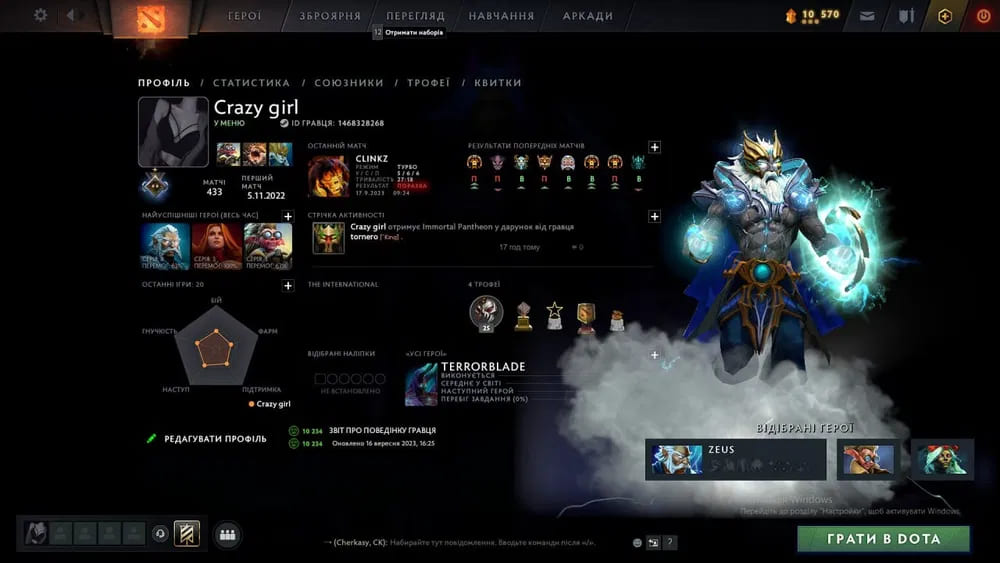
Task: Switch to the КВИТКИ tab
Action: pos(498,83)
